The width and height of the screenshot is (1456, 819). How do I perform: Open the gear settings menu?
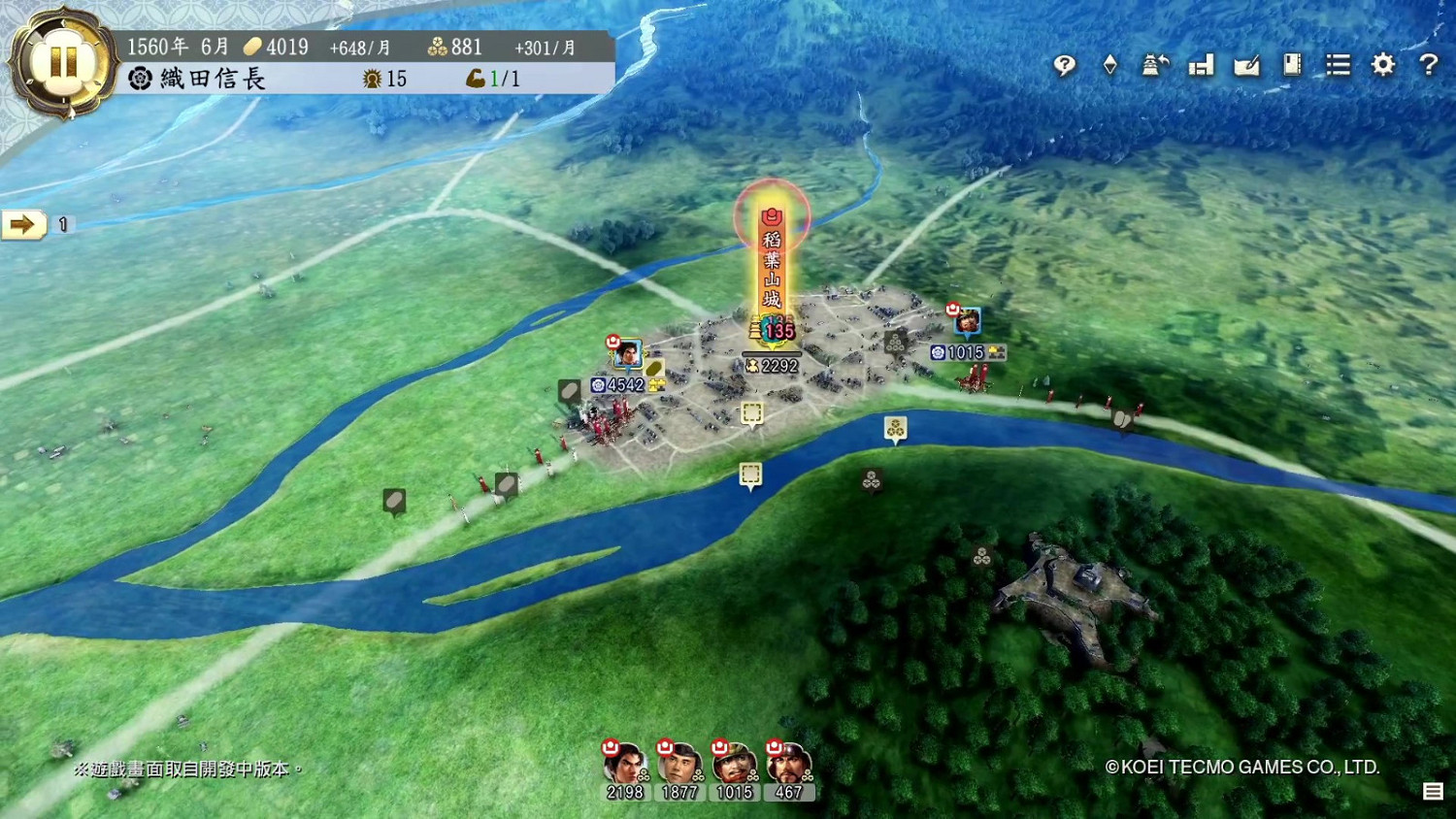click(1383, 65)
